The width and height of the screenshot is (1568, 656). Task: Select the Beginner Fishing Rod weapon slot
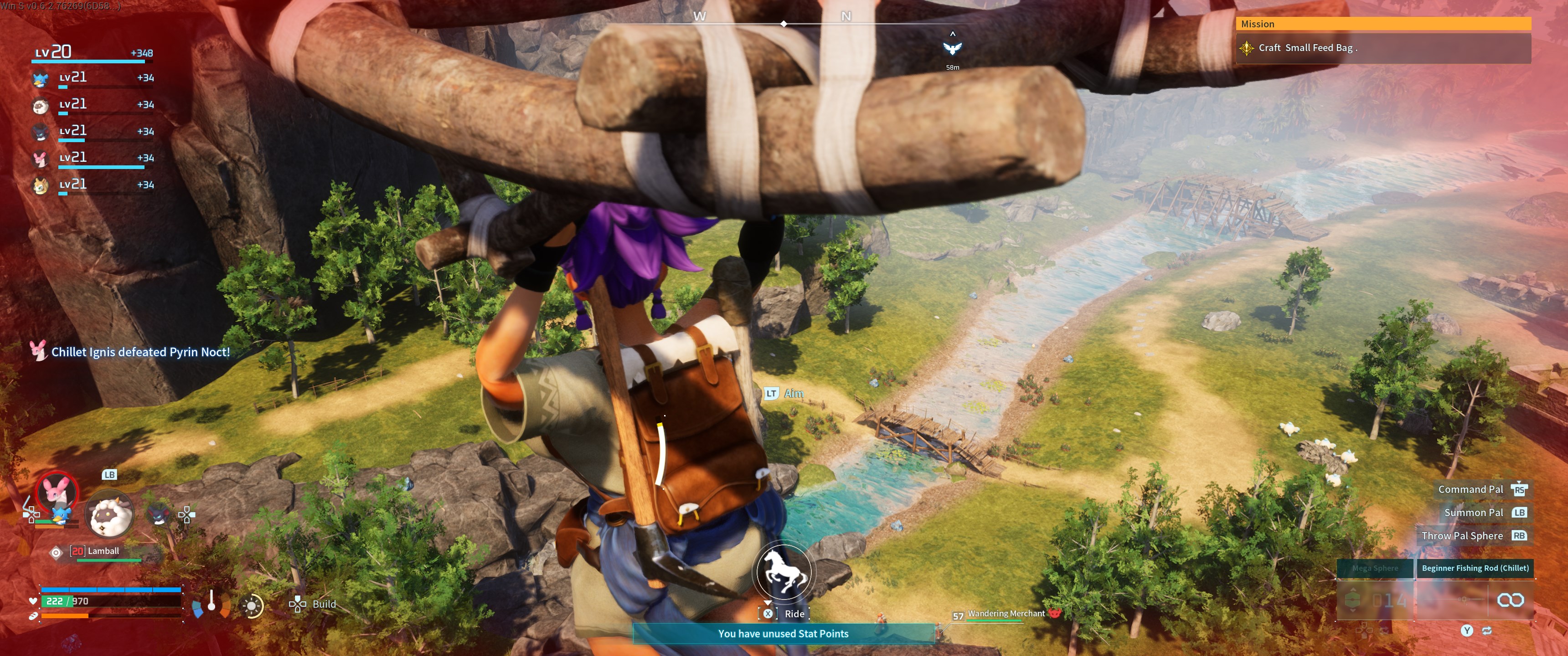coord(1474,569)
